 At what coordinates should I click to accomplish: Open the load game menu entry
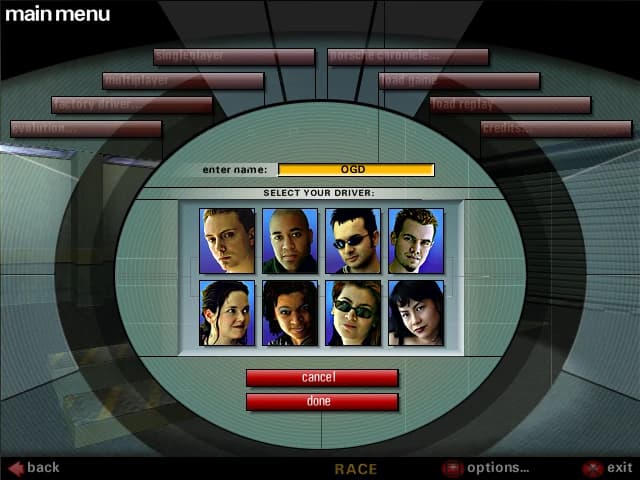(459, 81)
